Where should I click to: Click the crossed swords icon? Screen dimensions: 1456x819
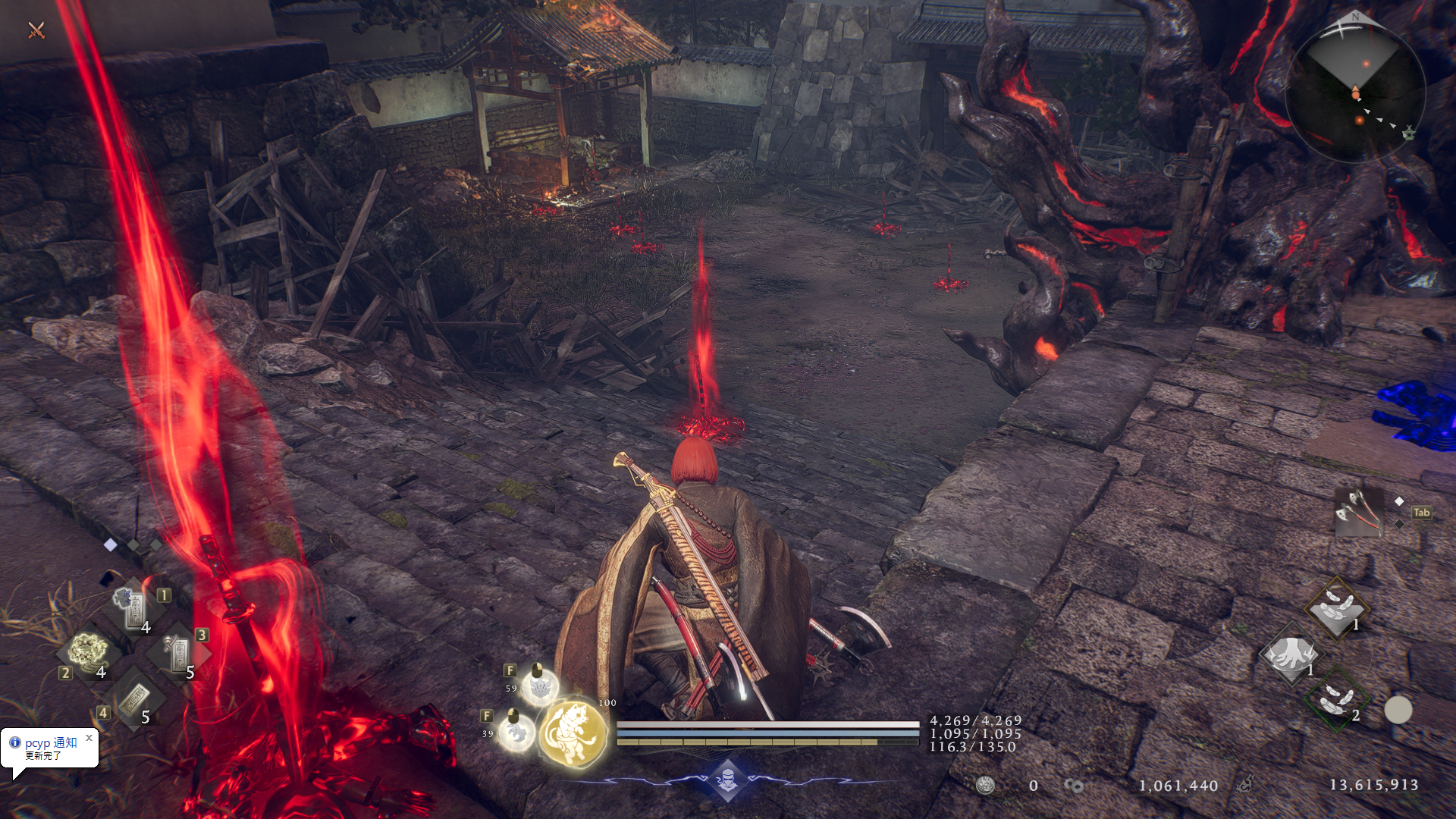tap(36, 30)
